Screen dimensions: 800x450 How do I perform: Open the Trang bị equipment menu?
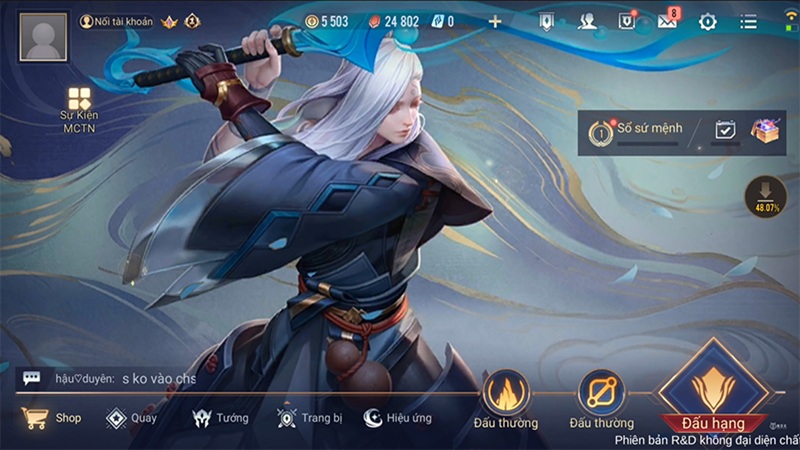click(309, 418)
